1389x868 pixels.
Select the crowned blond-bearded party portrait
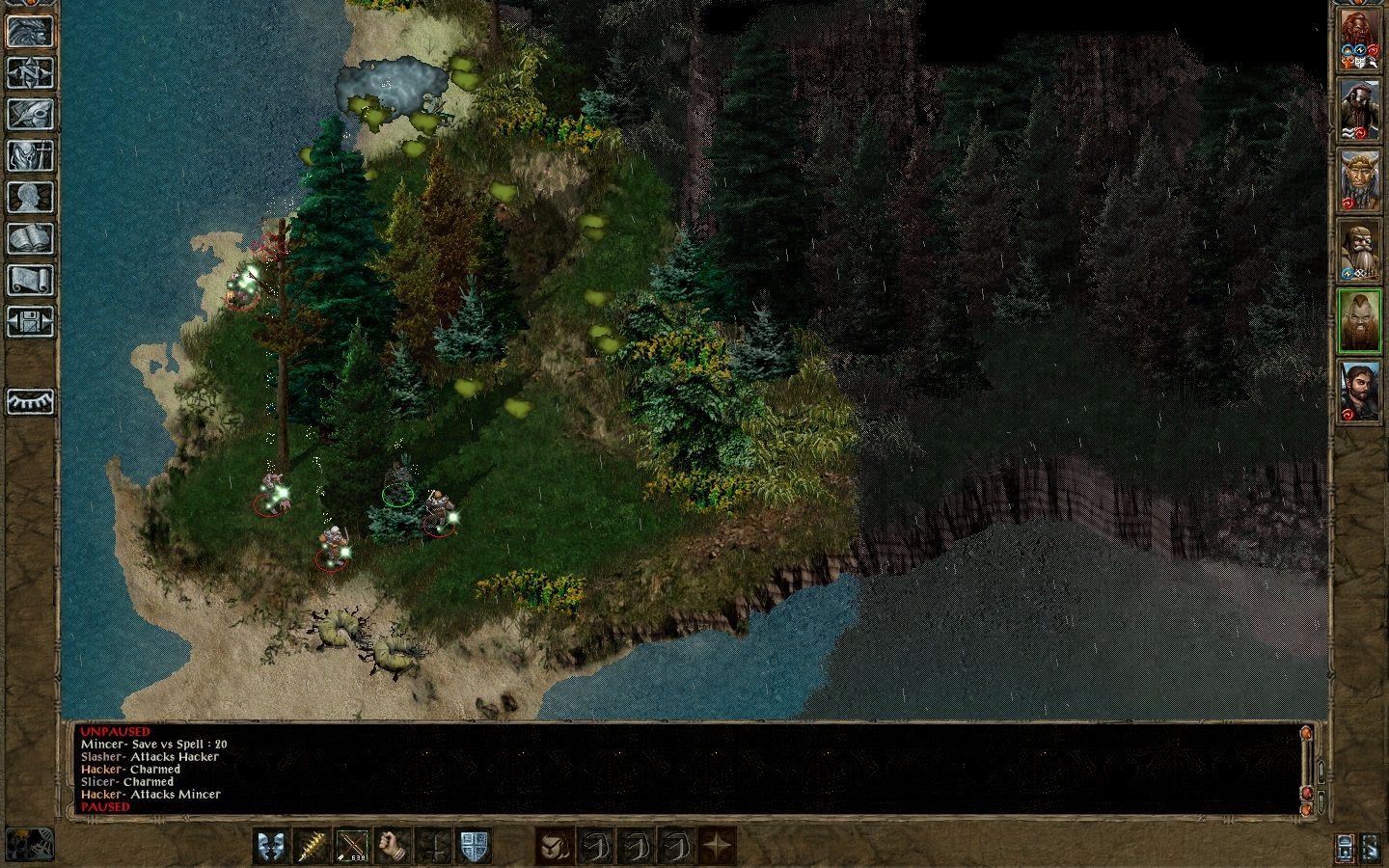[1360, 182]
